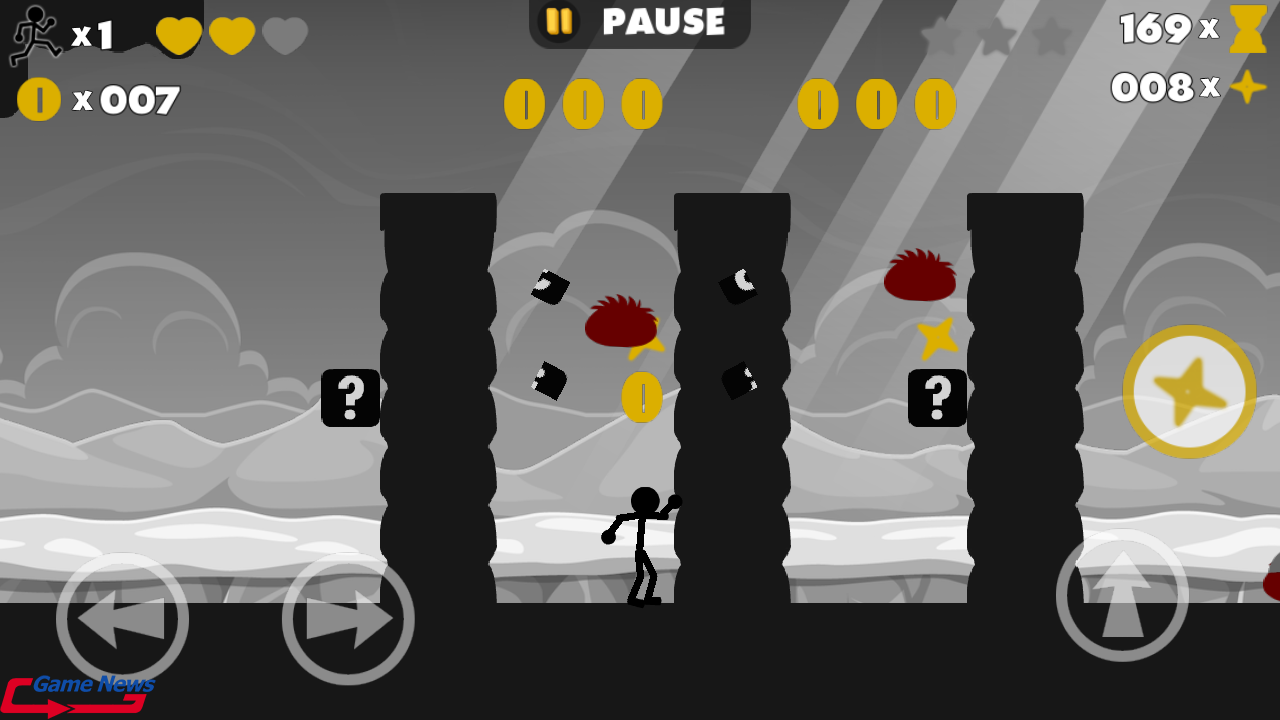Select the red hedgehog enemy on the right

918,275
